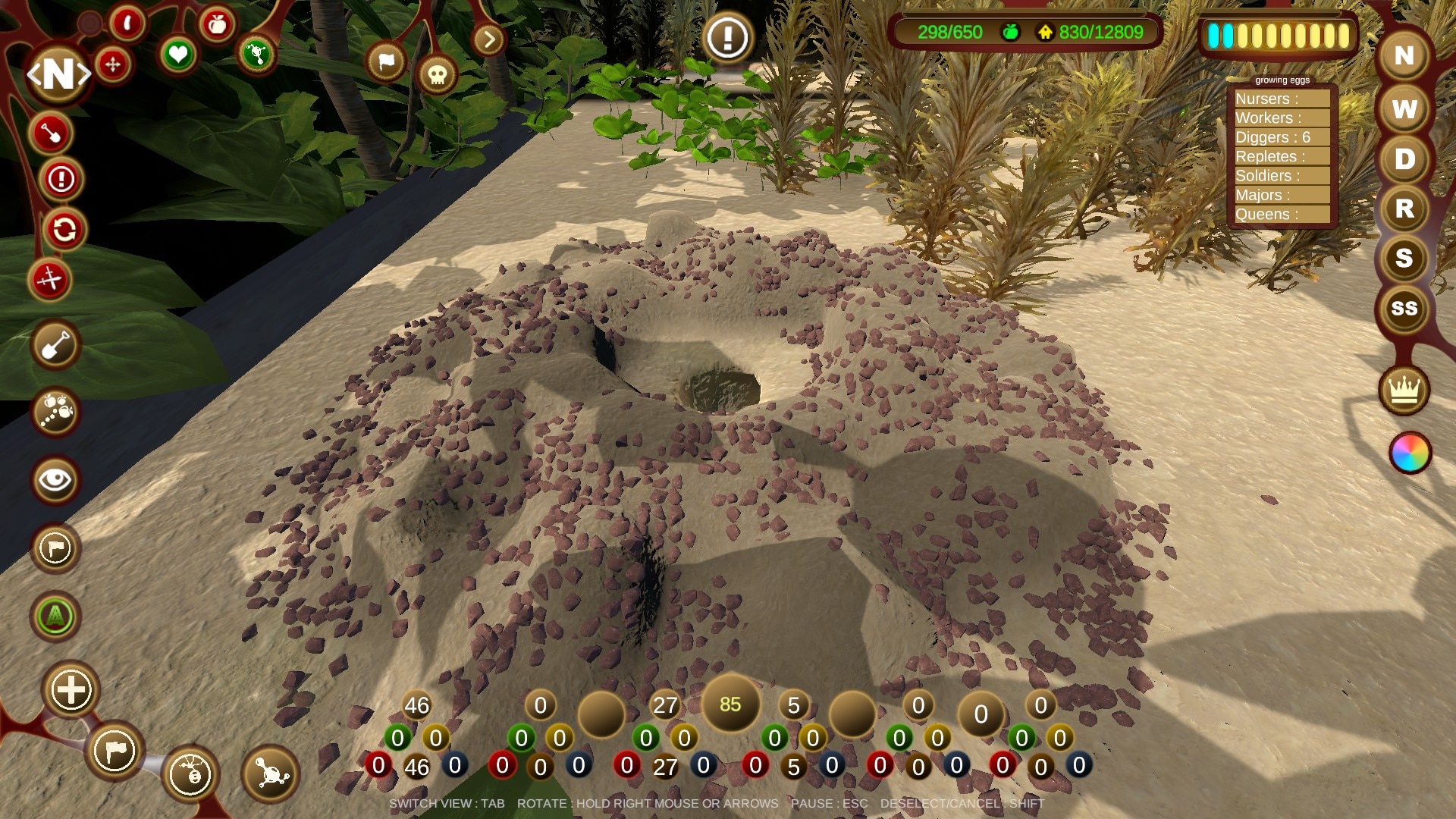Screen dimensions: 1456x819
Task: Activate the crossed swords attack icon
Action: coord(50,280)
